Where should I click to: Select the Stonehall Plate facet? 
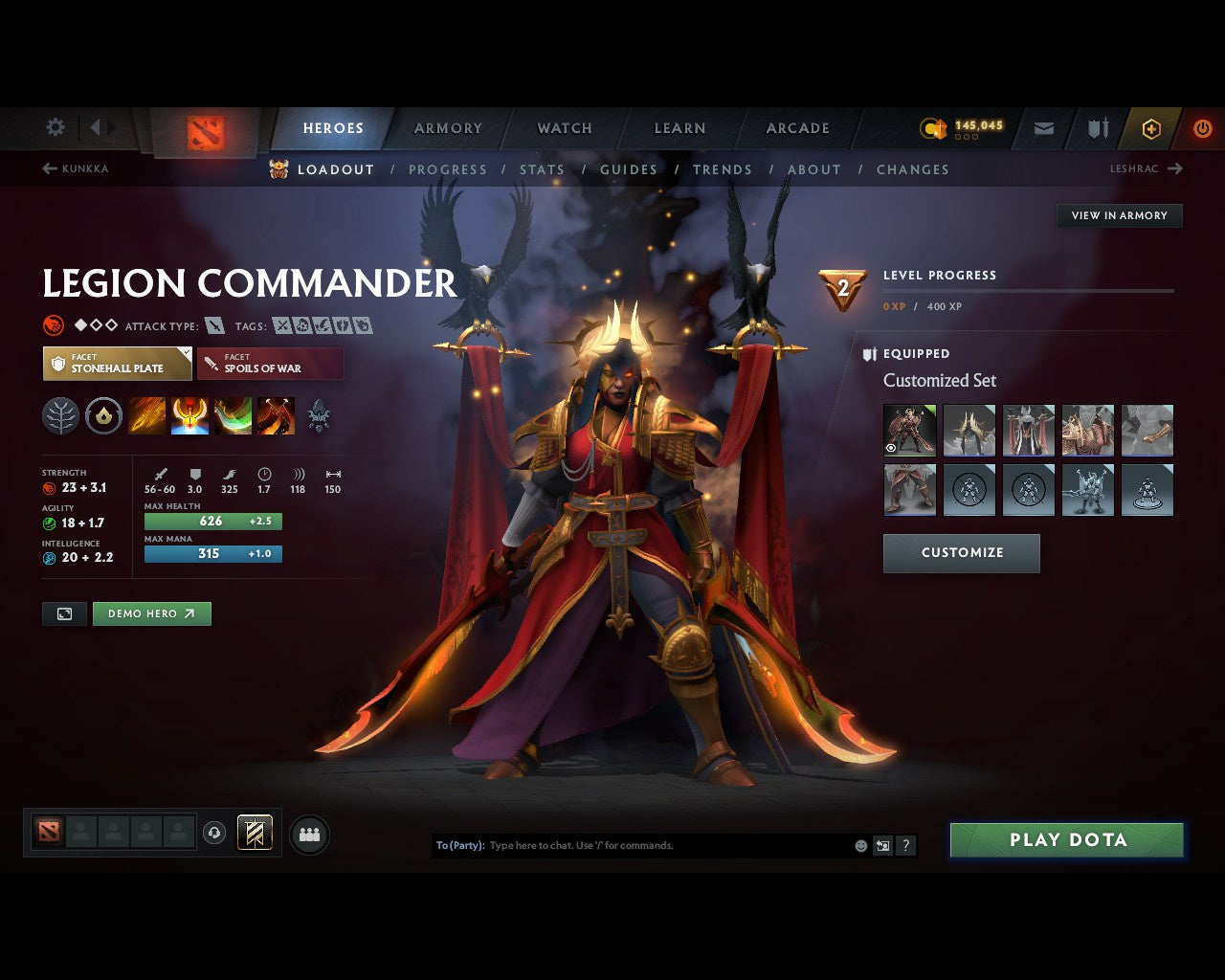117,364
